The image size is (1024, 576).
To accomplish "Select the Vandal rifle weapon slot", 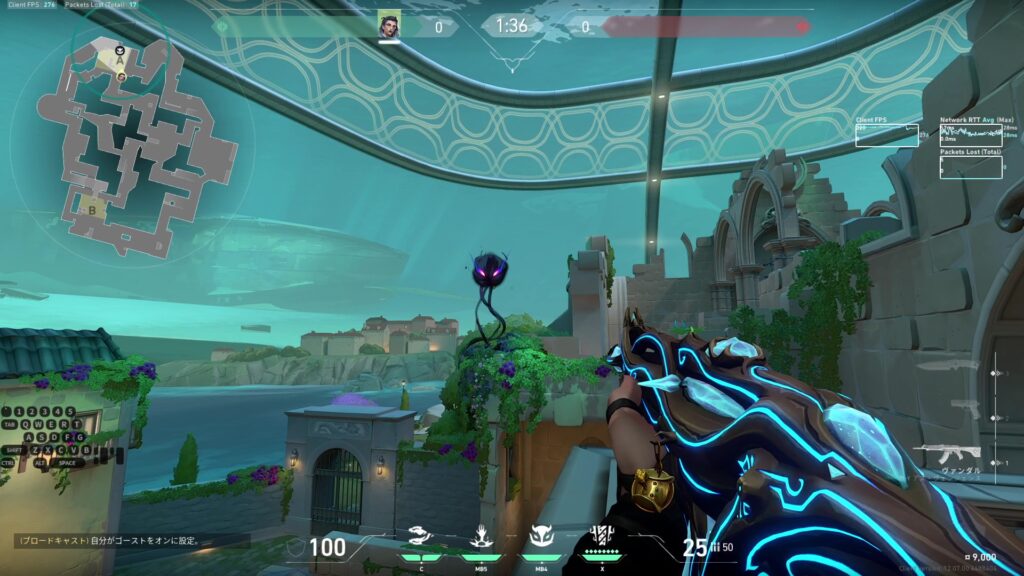I will tap(946, 453).
